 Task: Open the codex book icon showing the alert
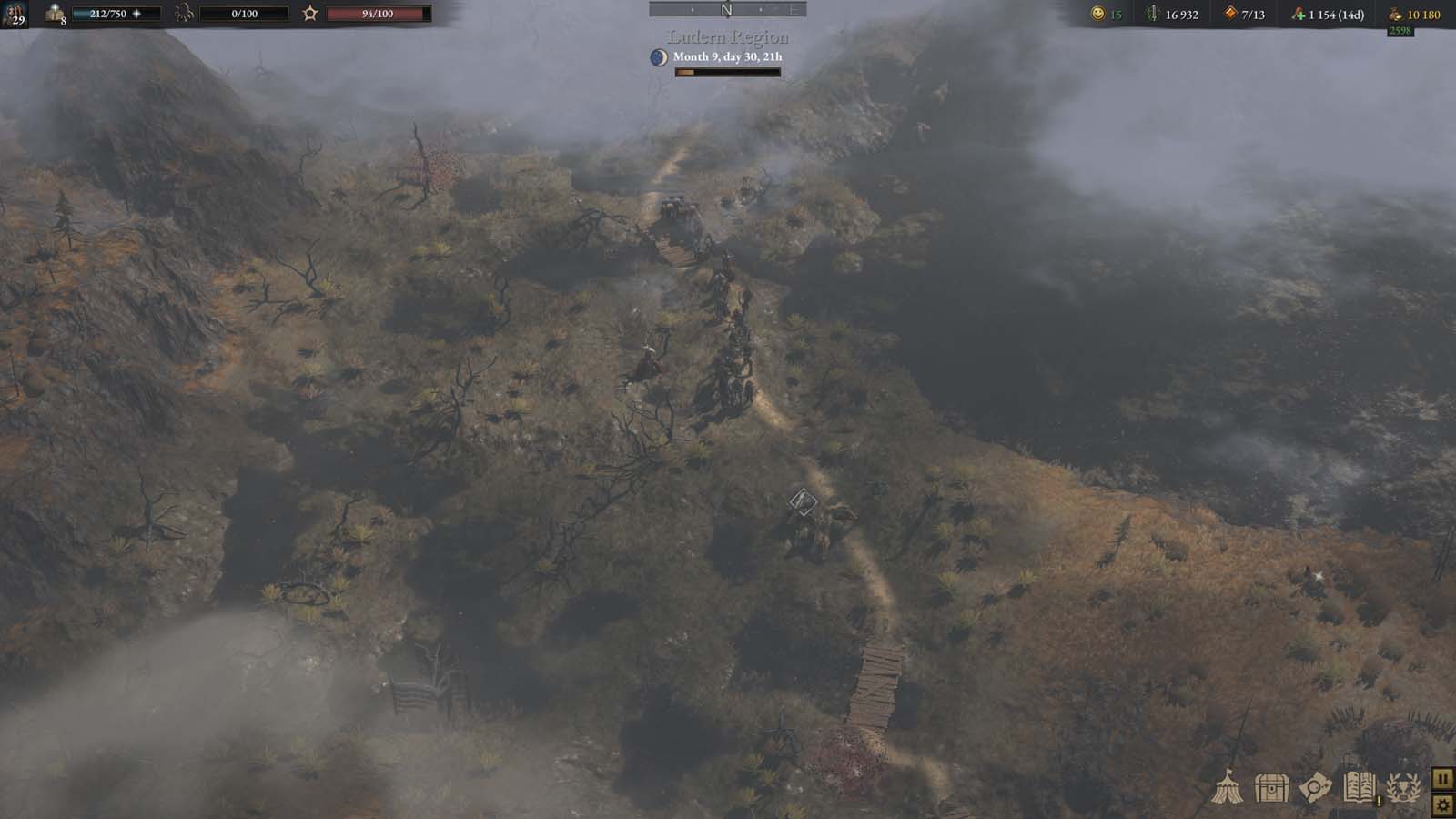[x=1360, y=786]
